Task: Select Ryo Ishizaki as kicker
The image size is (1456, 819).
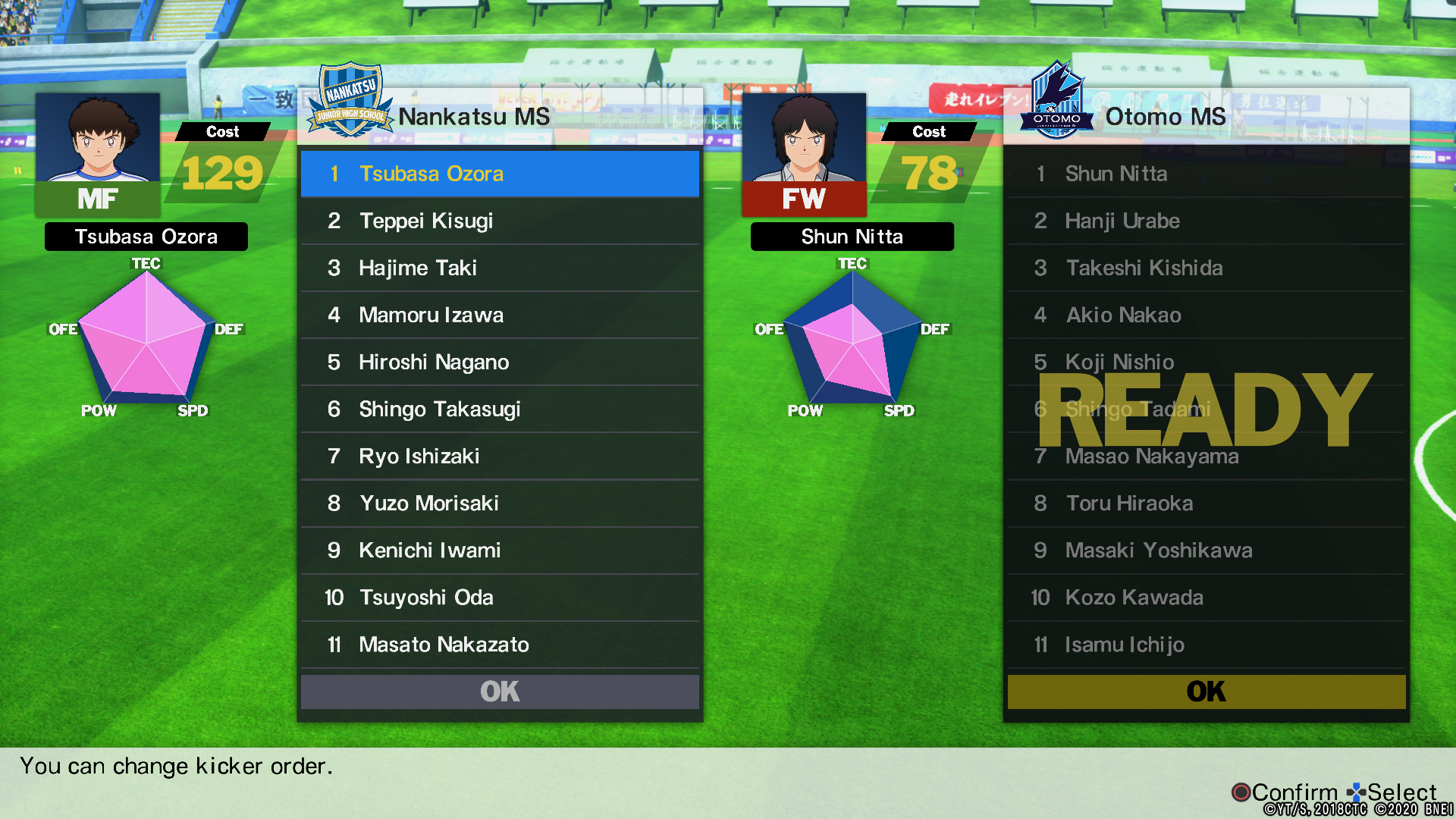Action: [x=500, y=456]
